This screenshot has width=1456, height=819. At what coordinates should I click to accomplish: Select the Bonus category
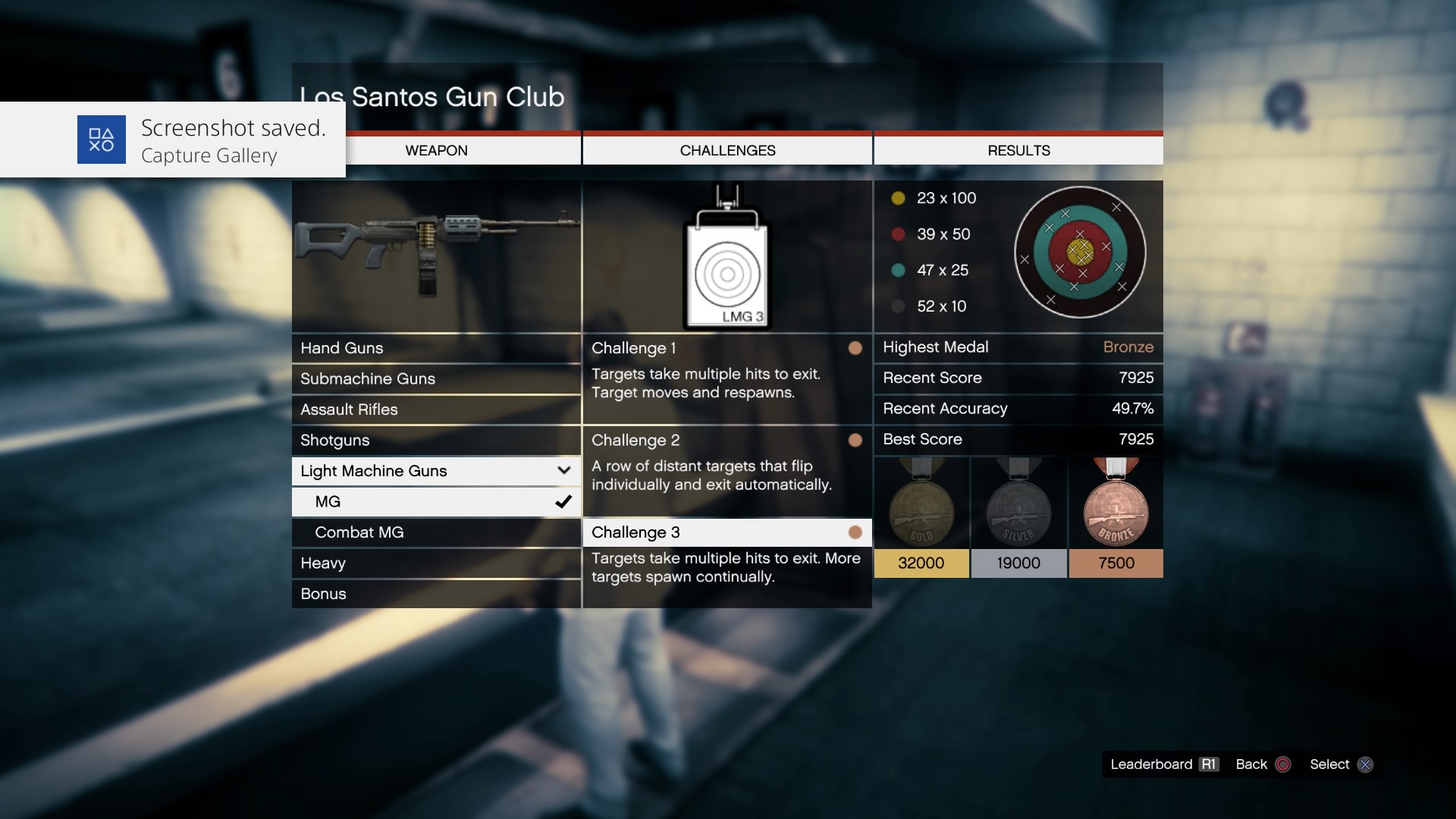point(435,594)
